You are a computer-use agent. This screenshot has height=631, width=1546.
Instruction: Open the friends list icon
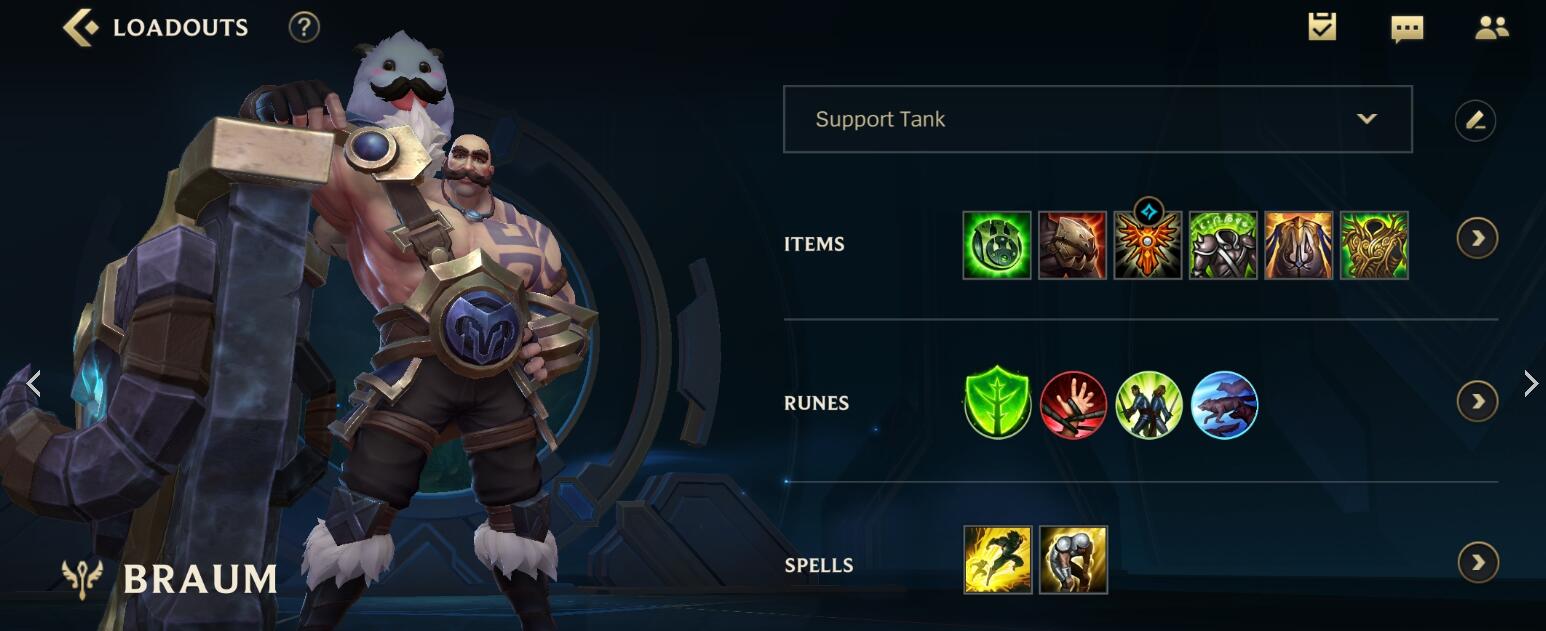(1491, 28)
